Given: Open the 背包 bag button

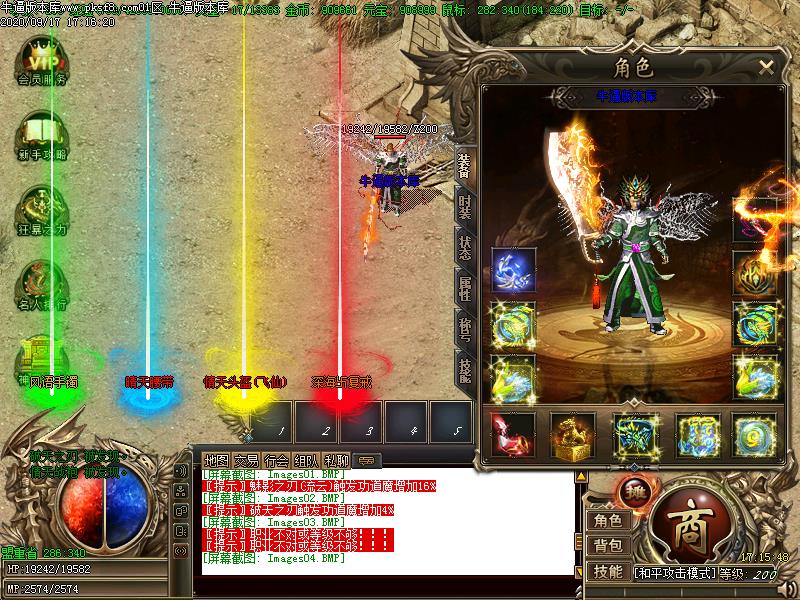Looking at the screenshot, I should point(607,545).
